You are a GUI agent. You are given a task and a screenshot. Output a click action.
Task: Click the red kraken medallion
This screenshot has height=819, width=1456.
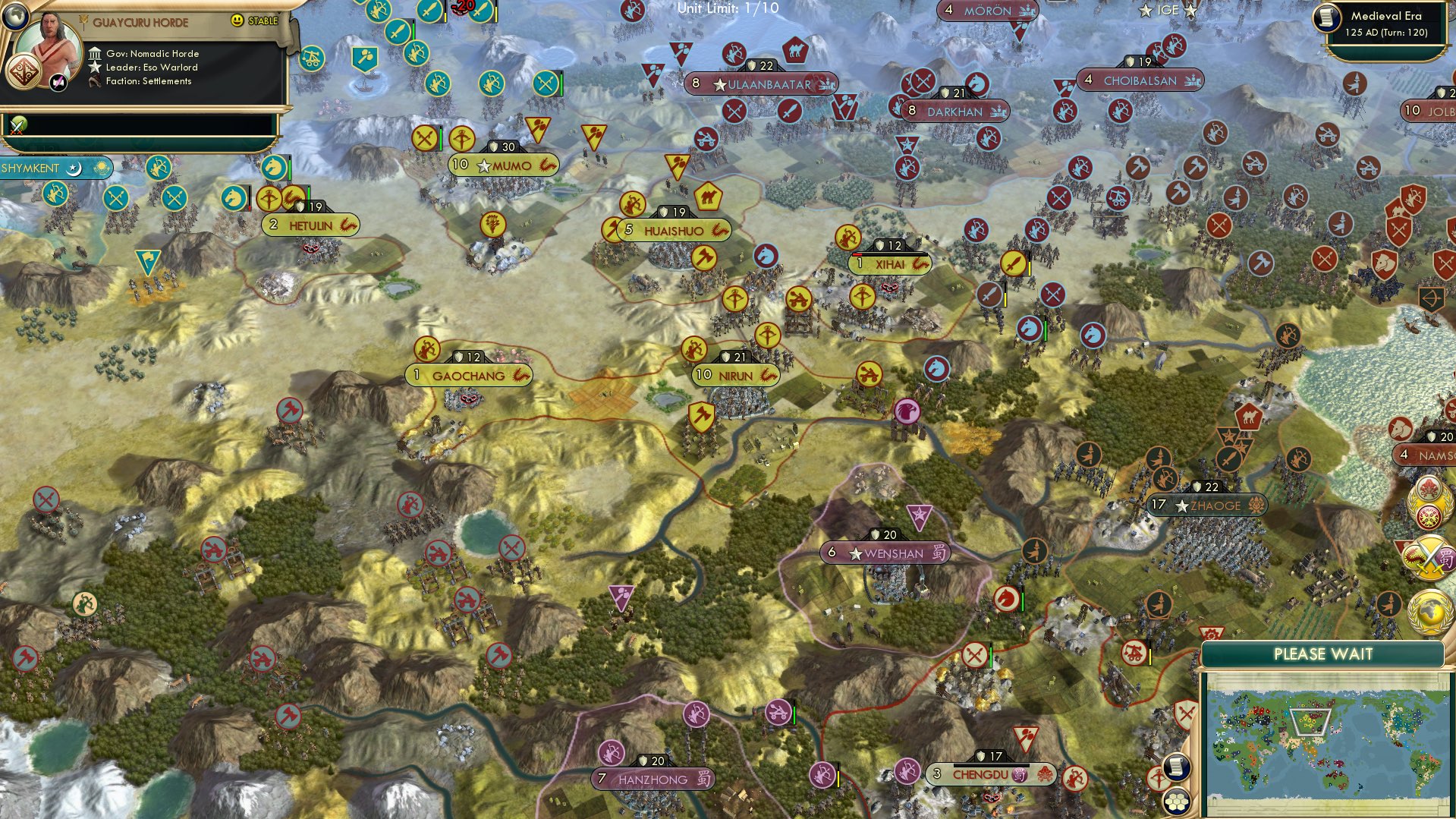pyautogui.click(x=1429, y=489)
